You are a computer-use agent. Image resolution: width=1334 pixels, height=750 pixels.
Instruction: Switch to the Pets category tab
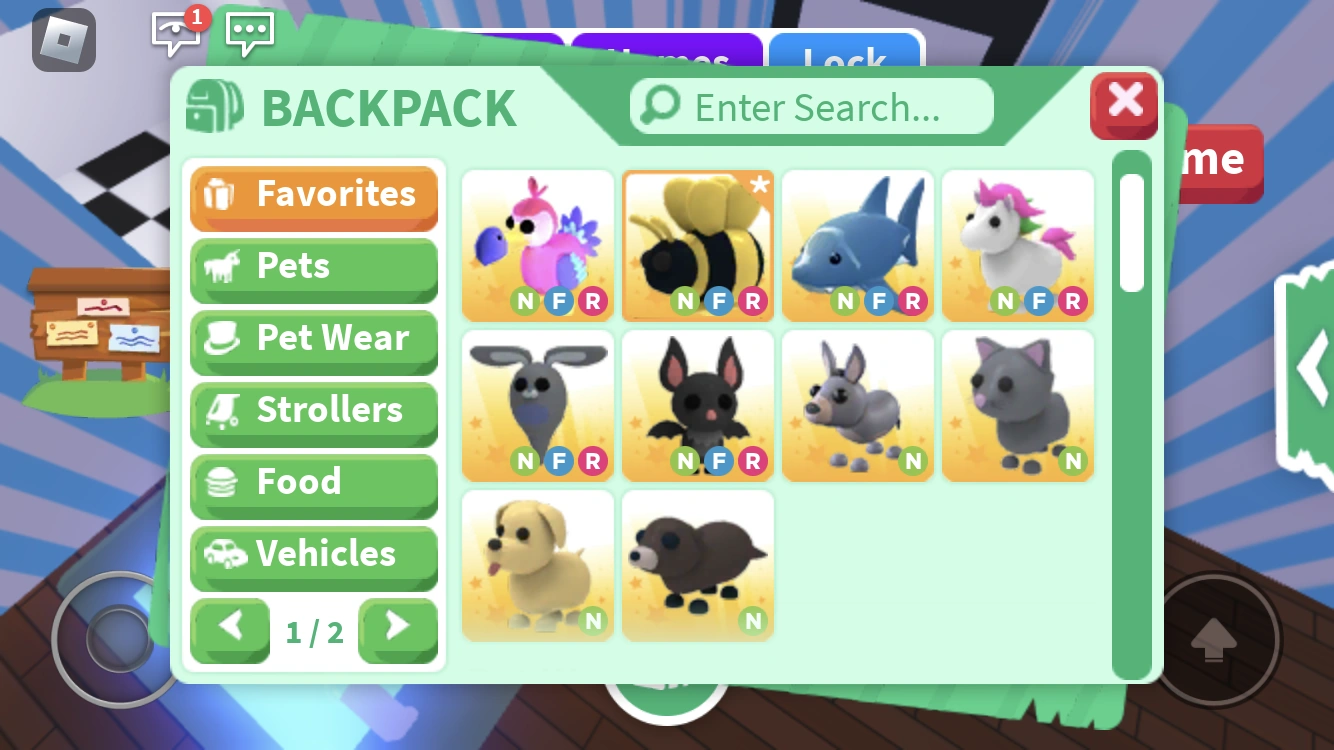click(314, 265)
